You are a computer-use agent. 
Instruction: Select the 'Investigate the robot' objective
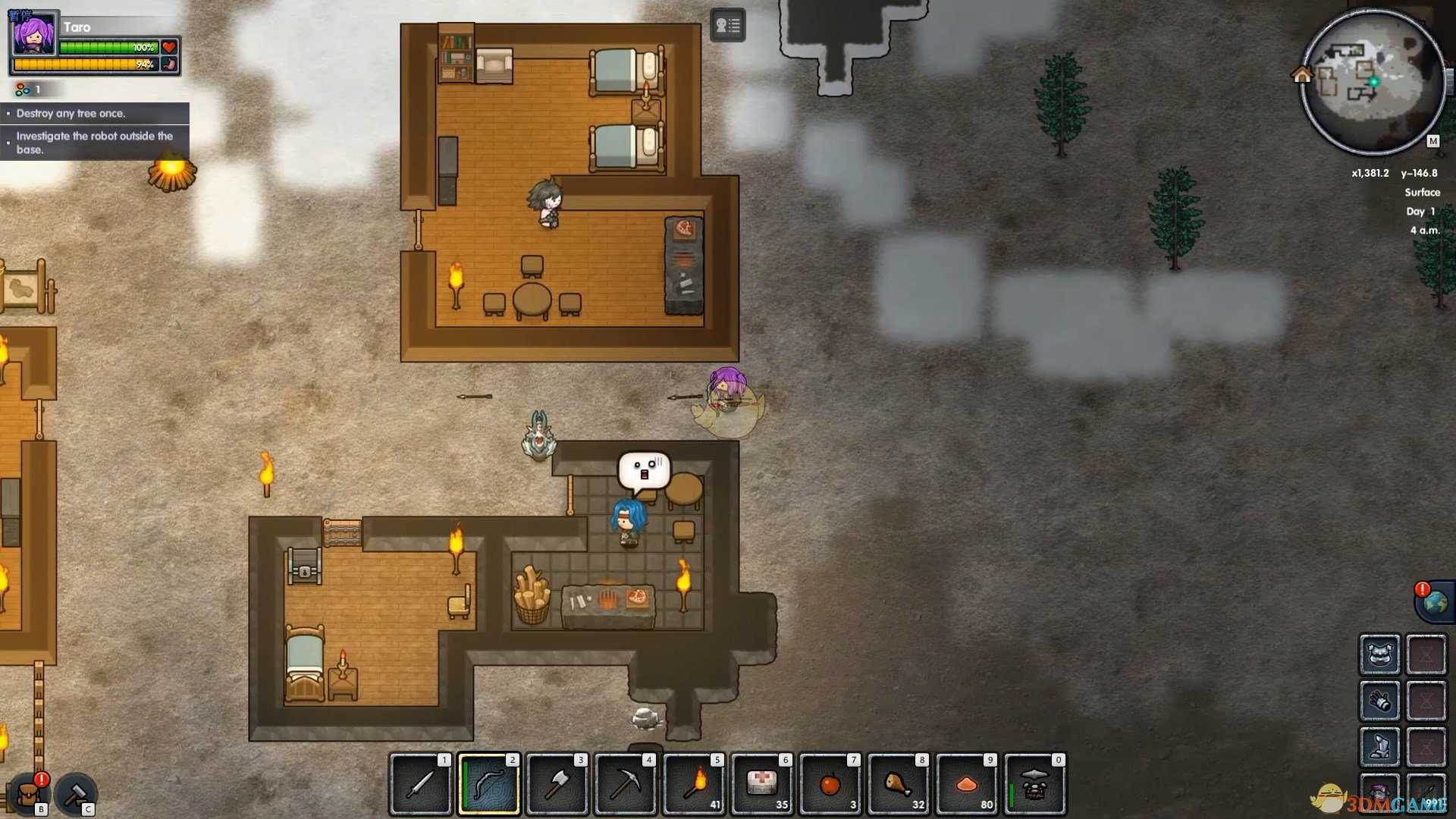pos(95,143)
